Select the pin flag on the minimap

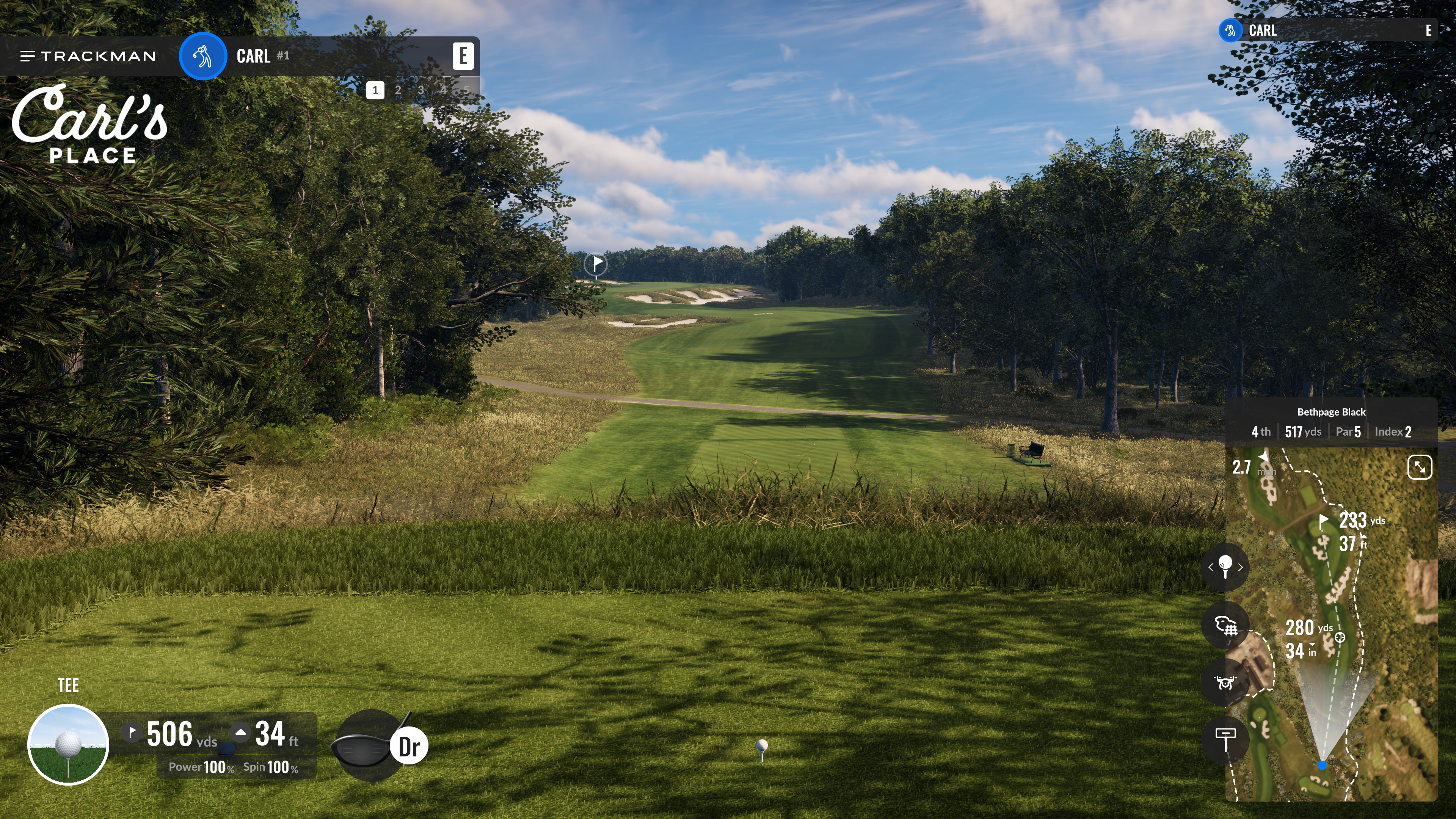(1323, 521)
